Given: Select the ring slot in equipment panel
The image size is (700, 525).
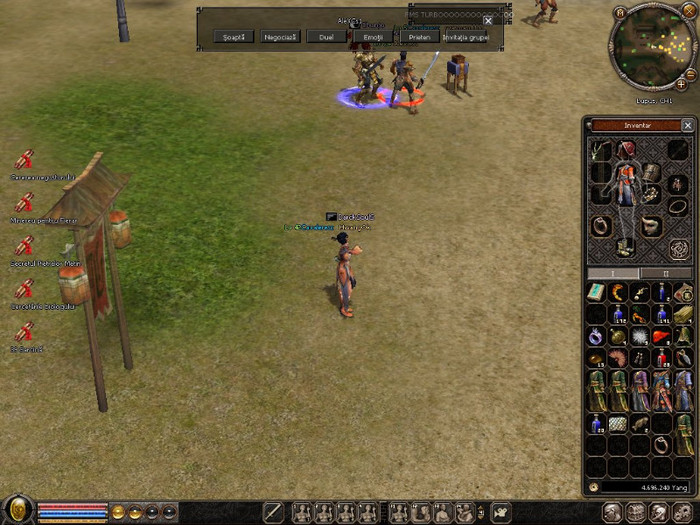Looking at the screenshot, I should pos(601,225).
